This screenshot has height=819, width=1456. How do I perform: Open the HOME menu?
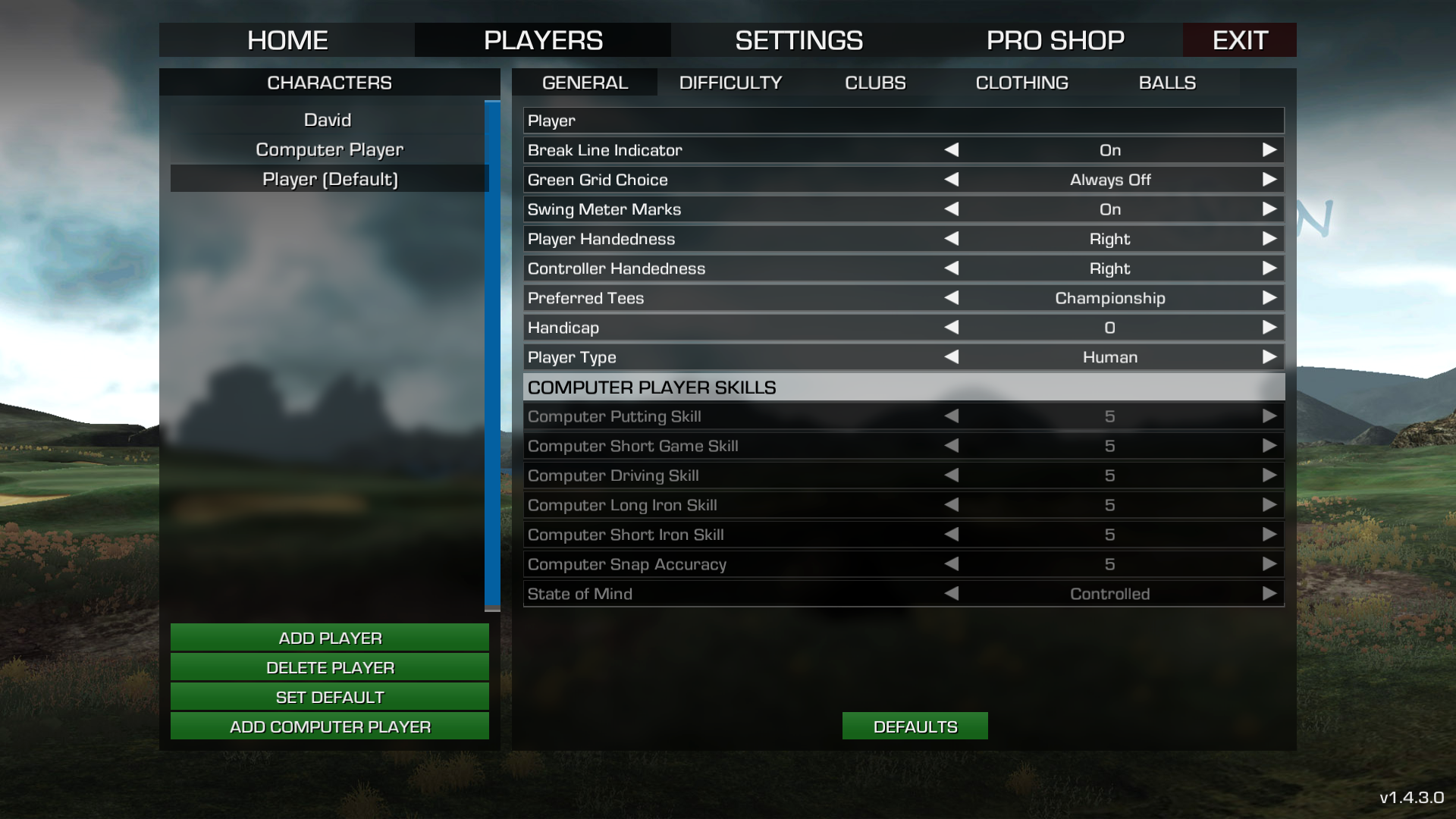click(x=287, y=40)
